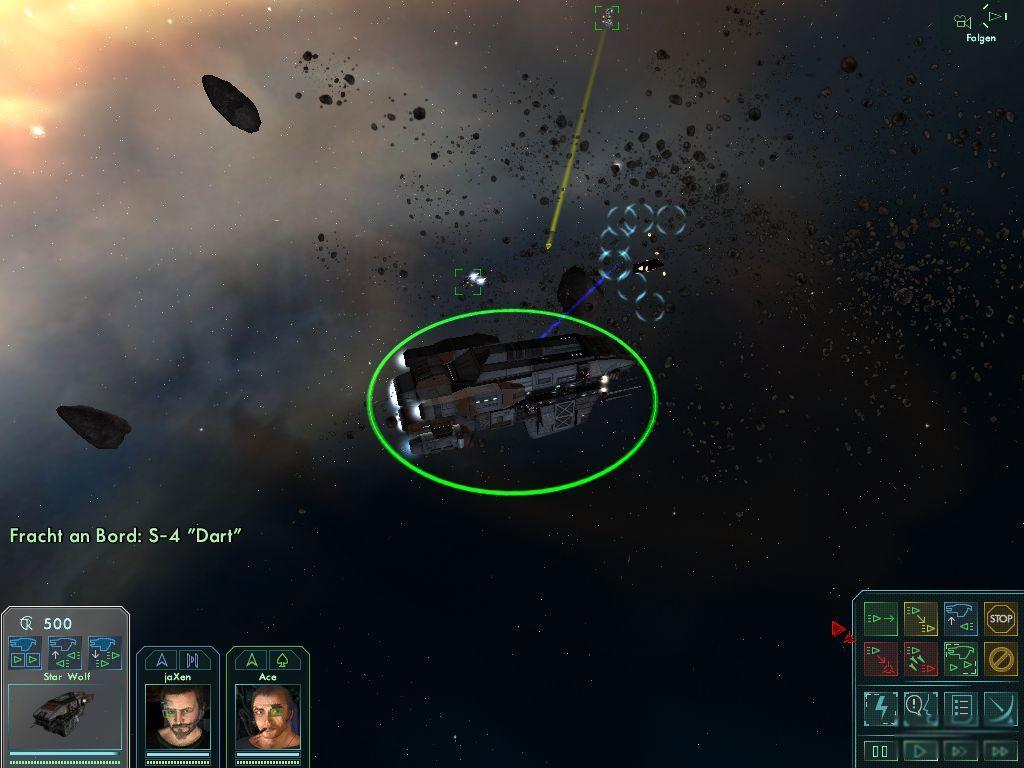Open the lightning bolt systems panel

(x=880, y=708)
